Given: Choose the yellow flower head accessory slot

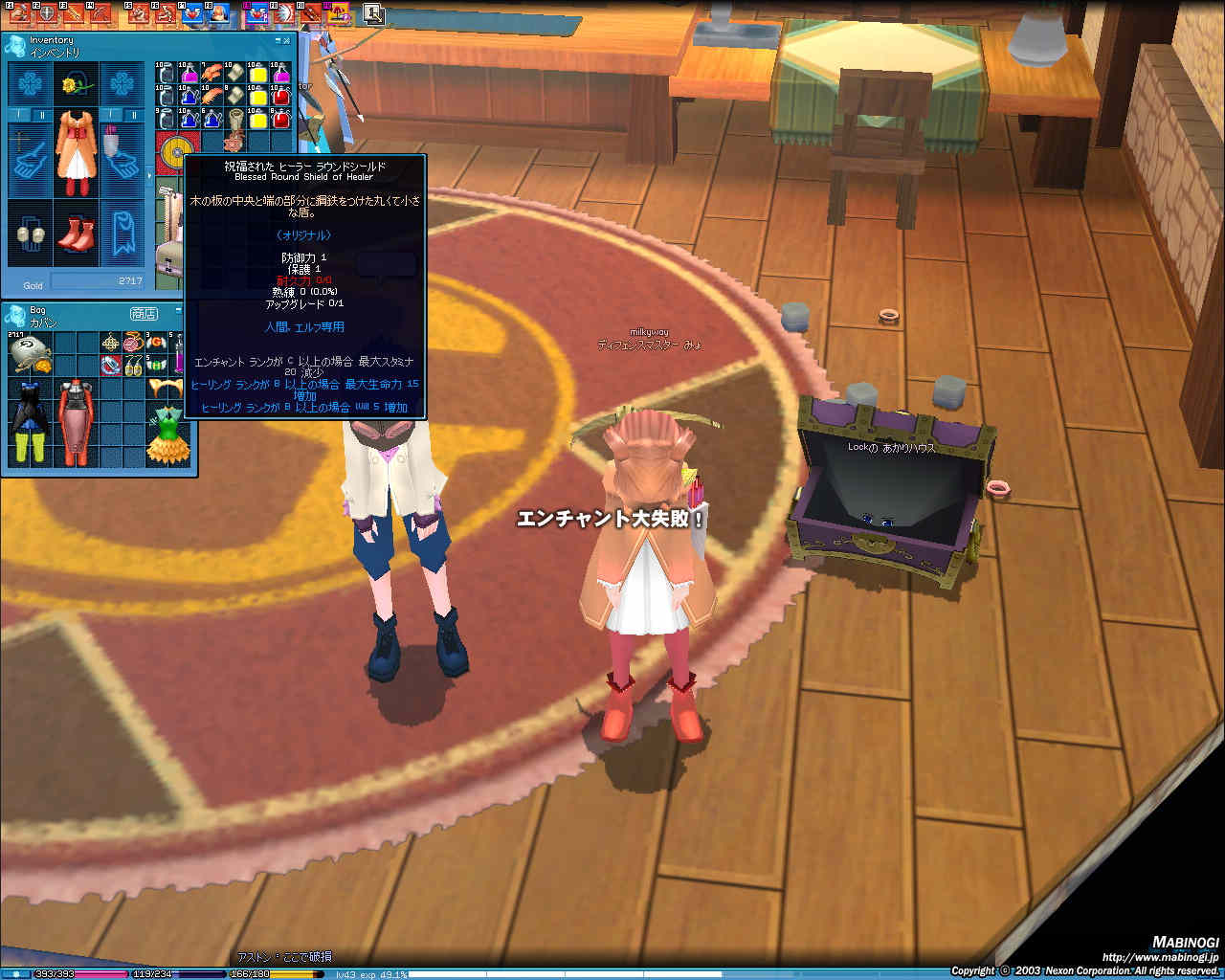Looking at the screenshot, I should (x=76, y=86).
